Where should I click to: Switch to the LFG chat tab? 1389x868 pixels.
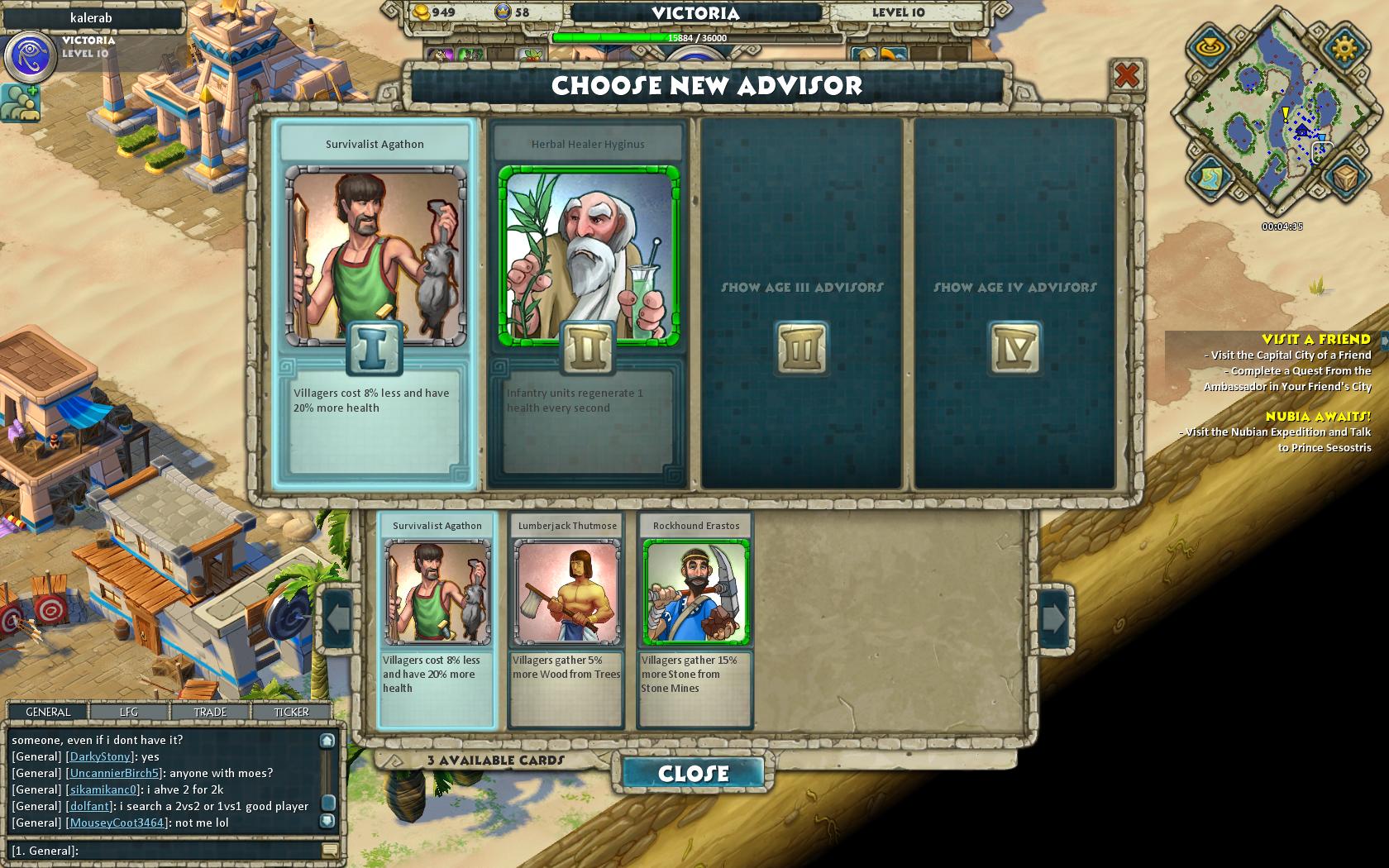coord(129,712)
